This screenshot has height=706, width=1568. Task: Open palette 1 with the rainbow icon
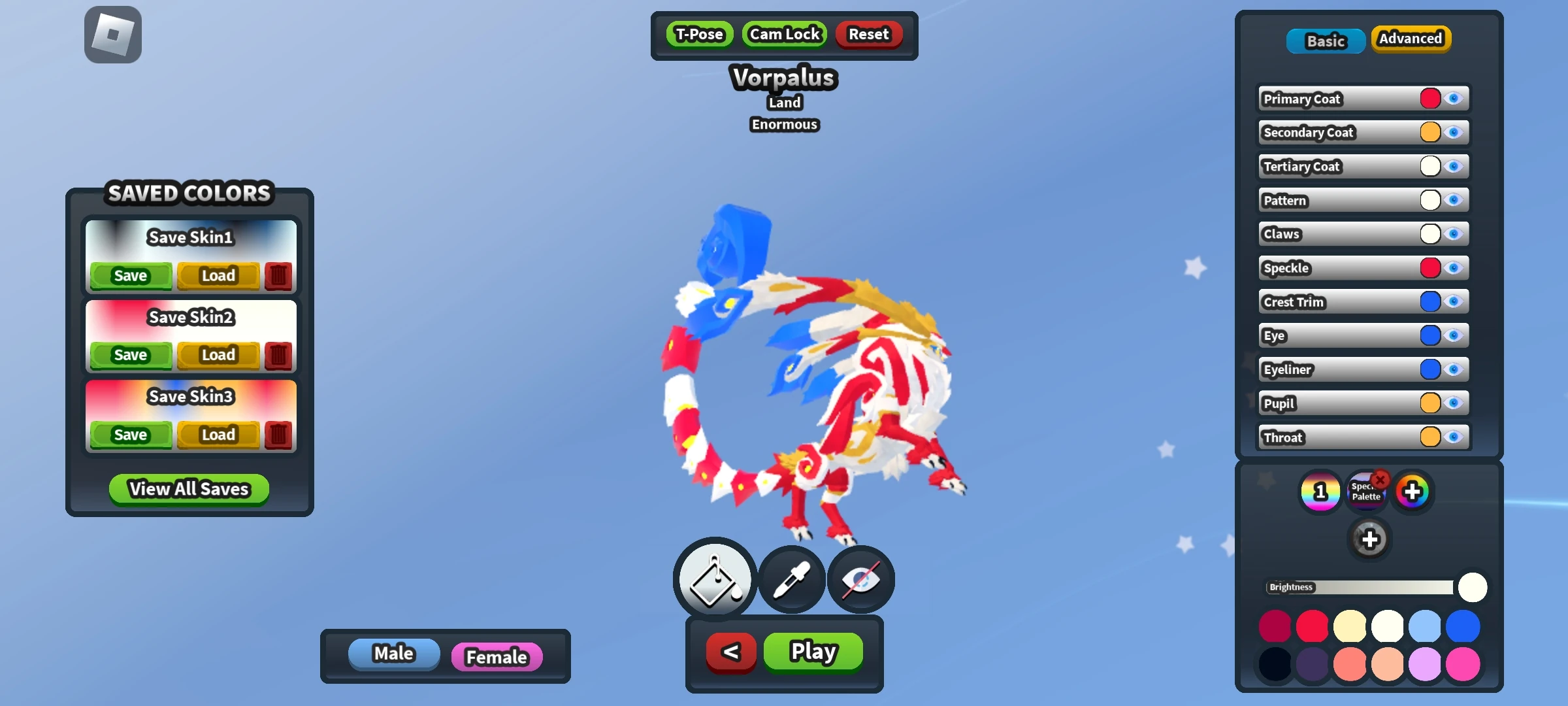(x=1320, y=491)
